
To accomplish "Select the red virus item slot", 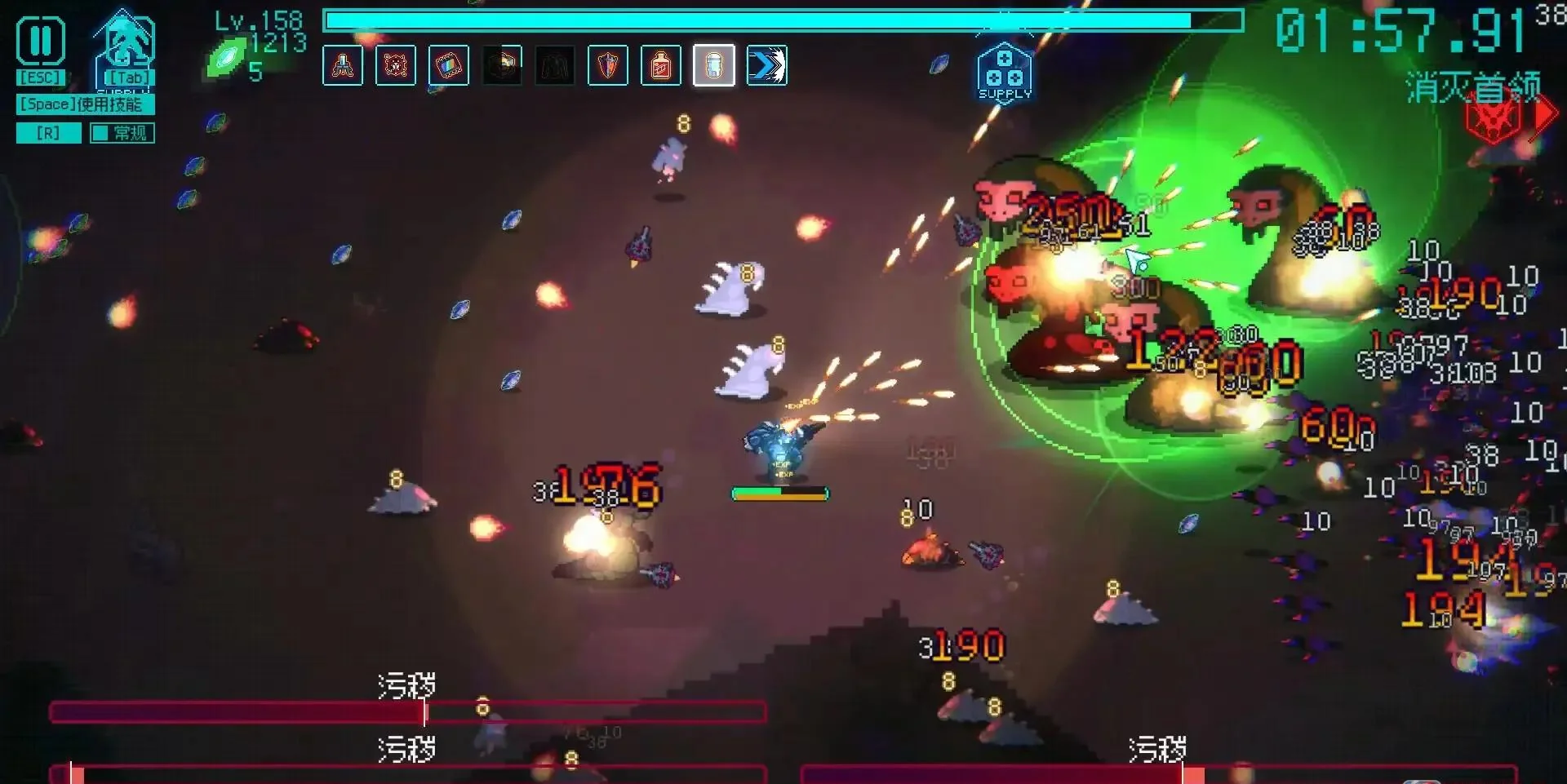I will coord(396,65).
